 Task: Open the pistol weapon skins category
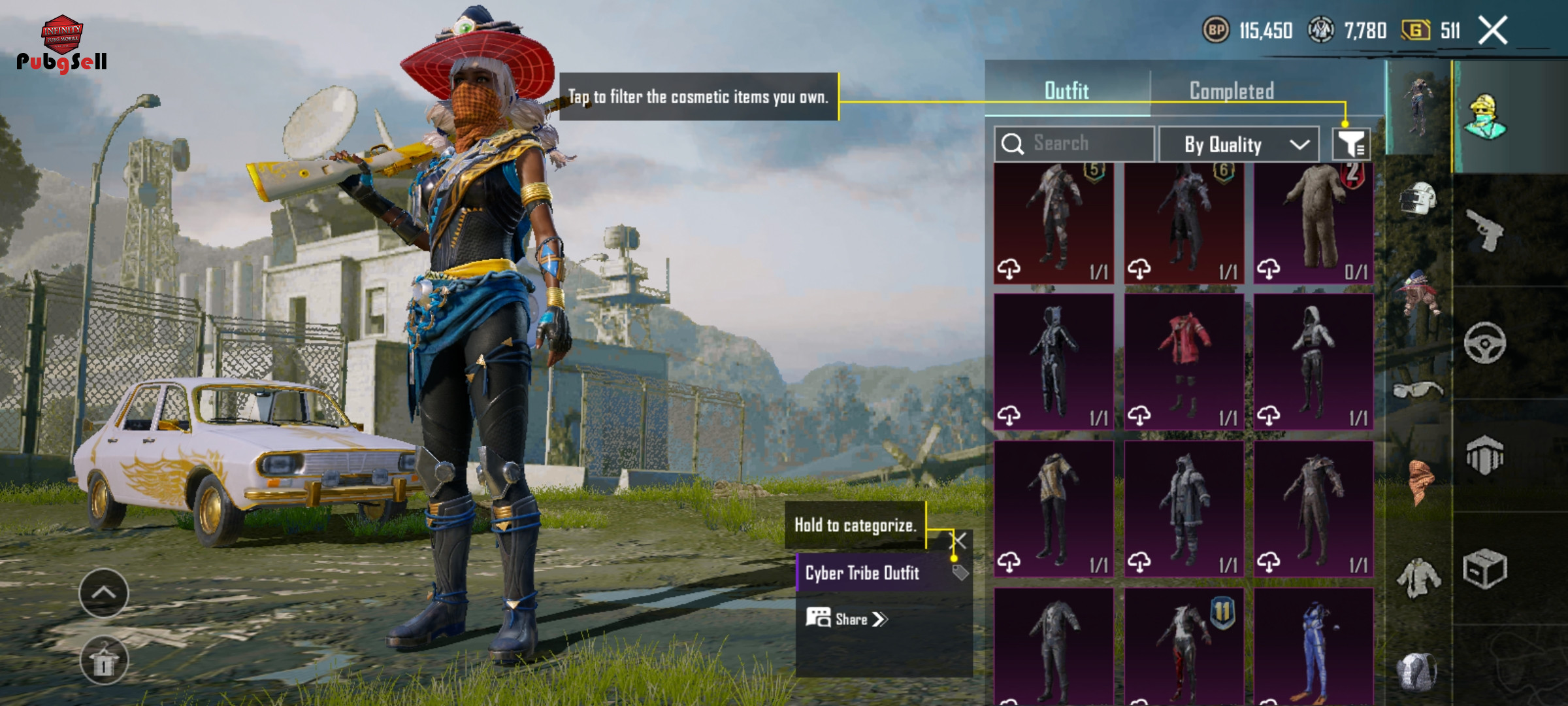pos(1484,230)
